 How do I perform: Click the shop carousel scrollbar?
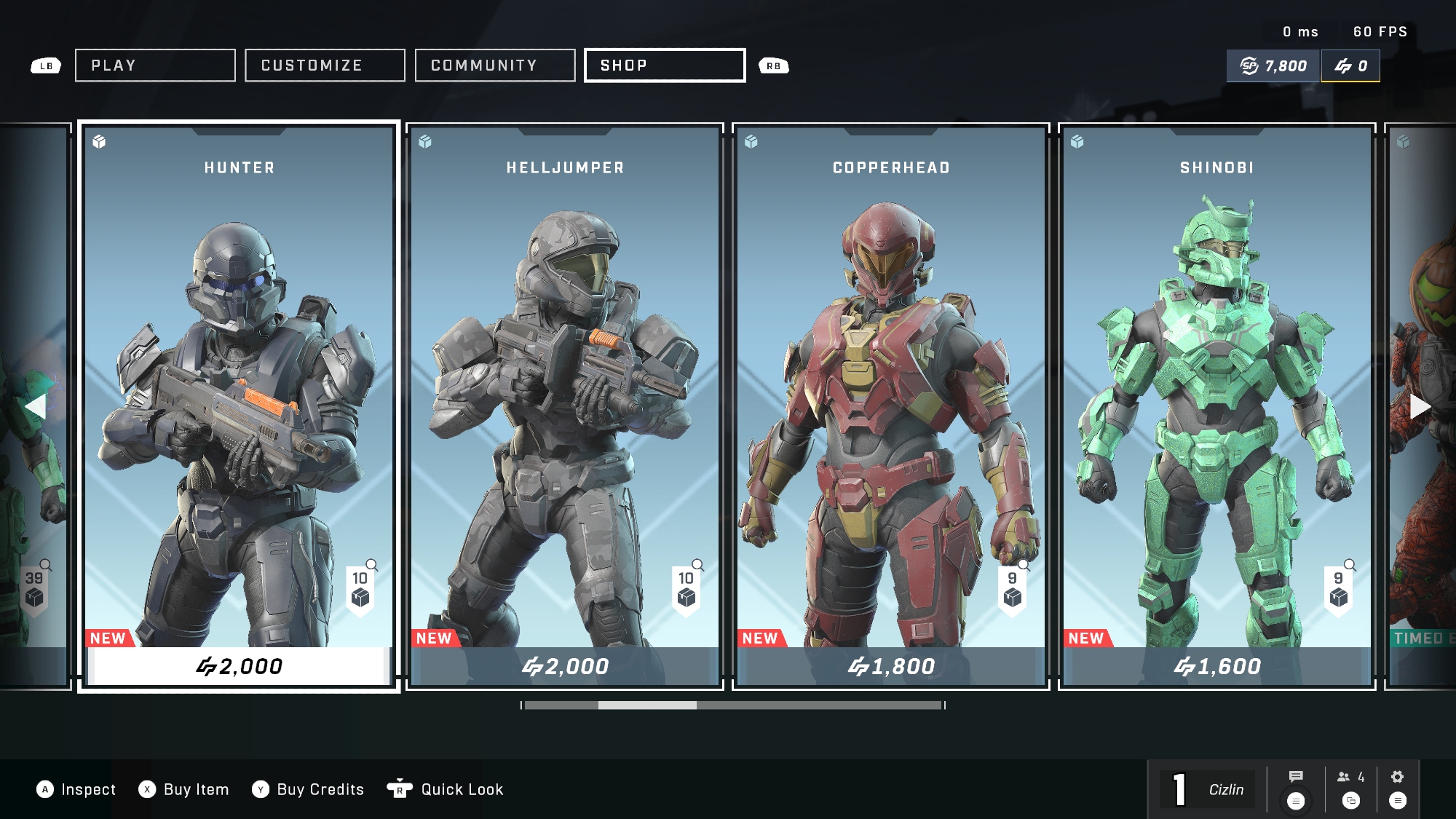733,705
